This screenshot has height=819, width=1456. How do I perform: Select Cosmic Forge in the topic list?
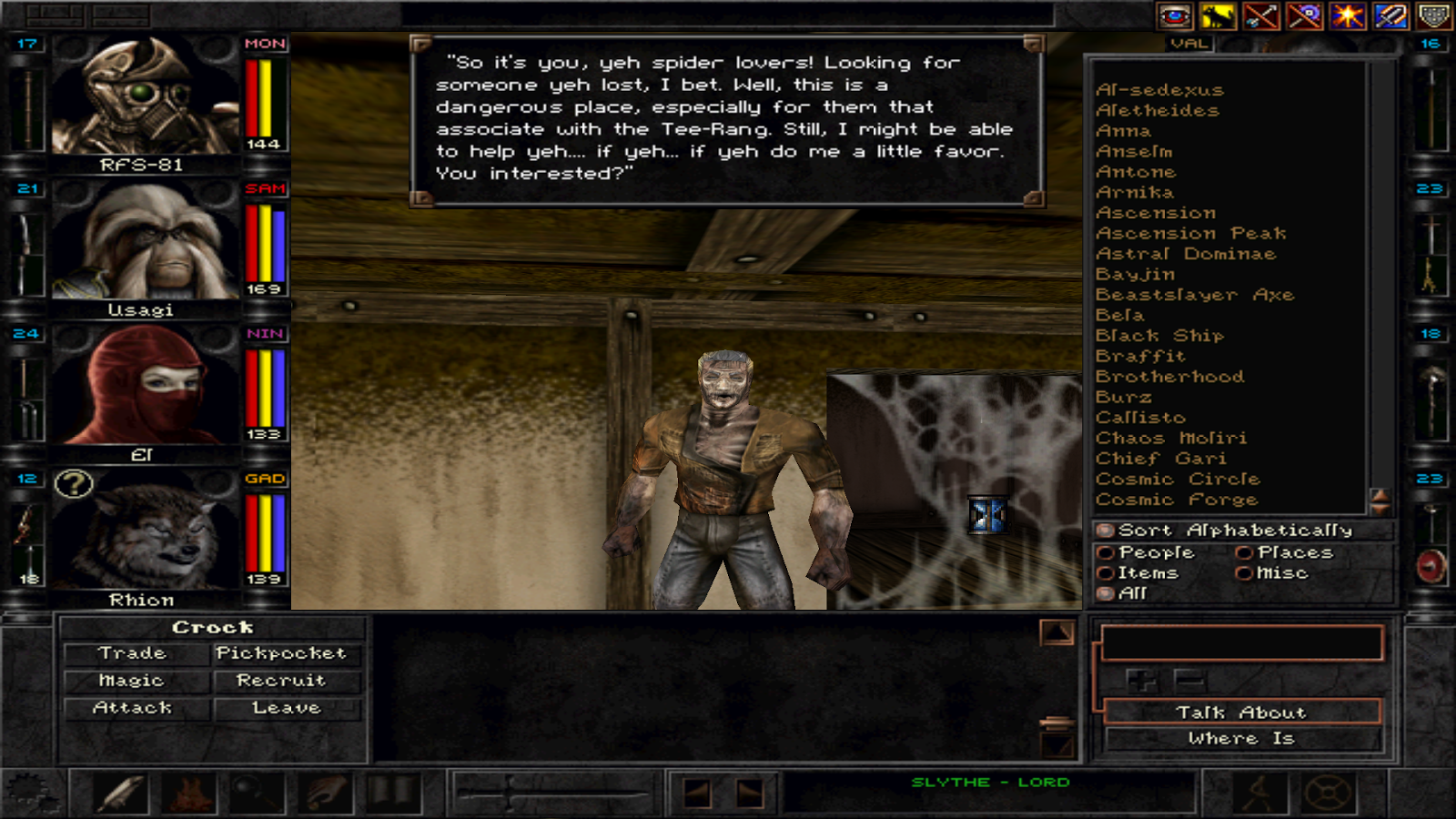1178,499
